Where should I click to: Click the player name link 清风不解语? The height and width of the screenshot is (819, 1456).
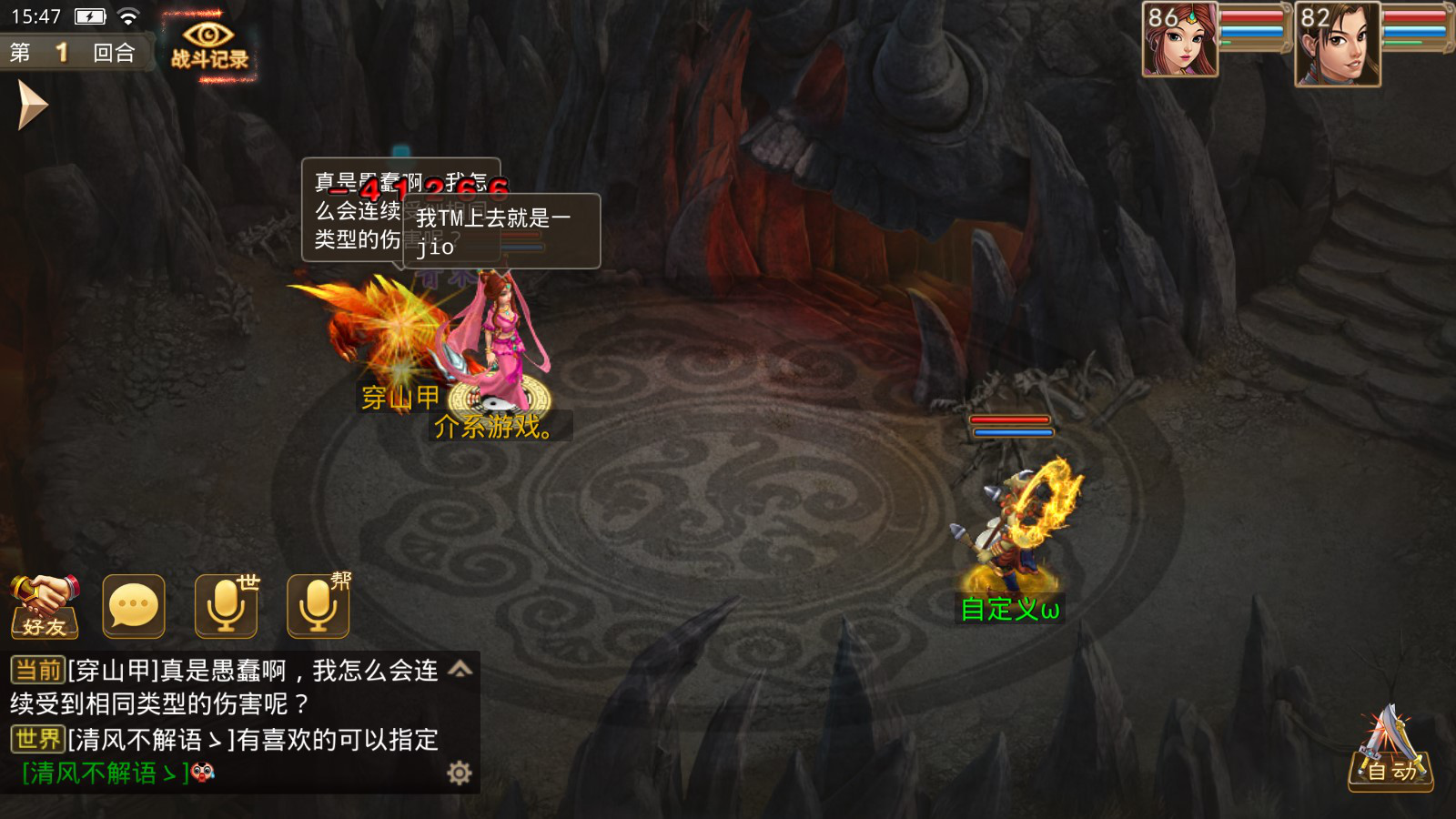[105, 773]
